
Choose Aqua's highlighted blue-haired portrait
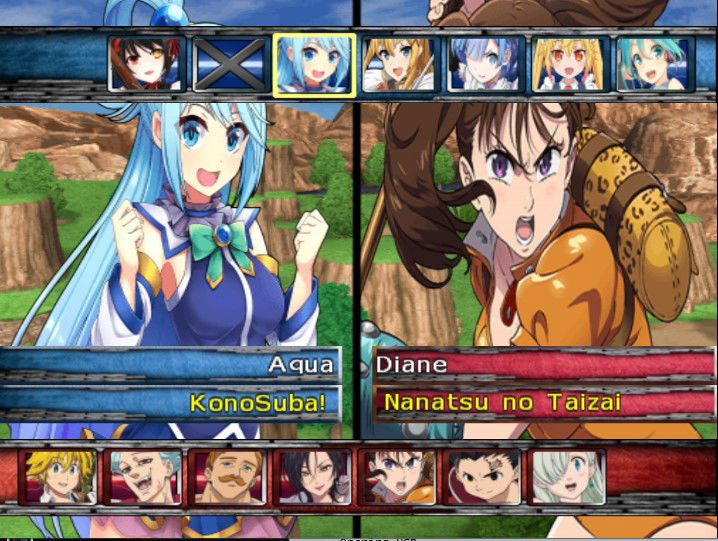tap(313, 65)
